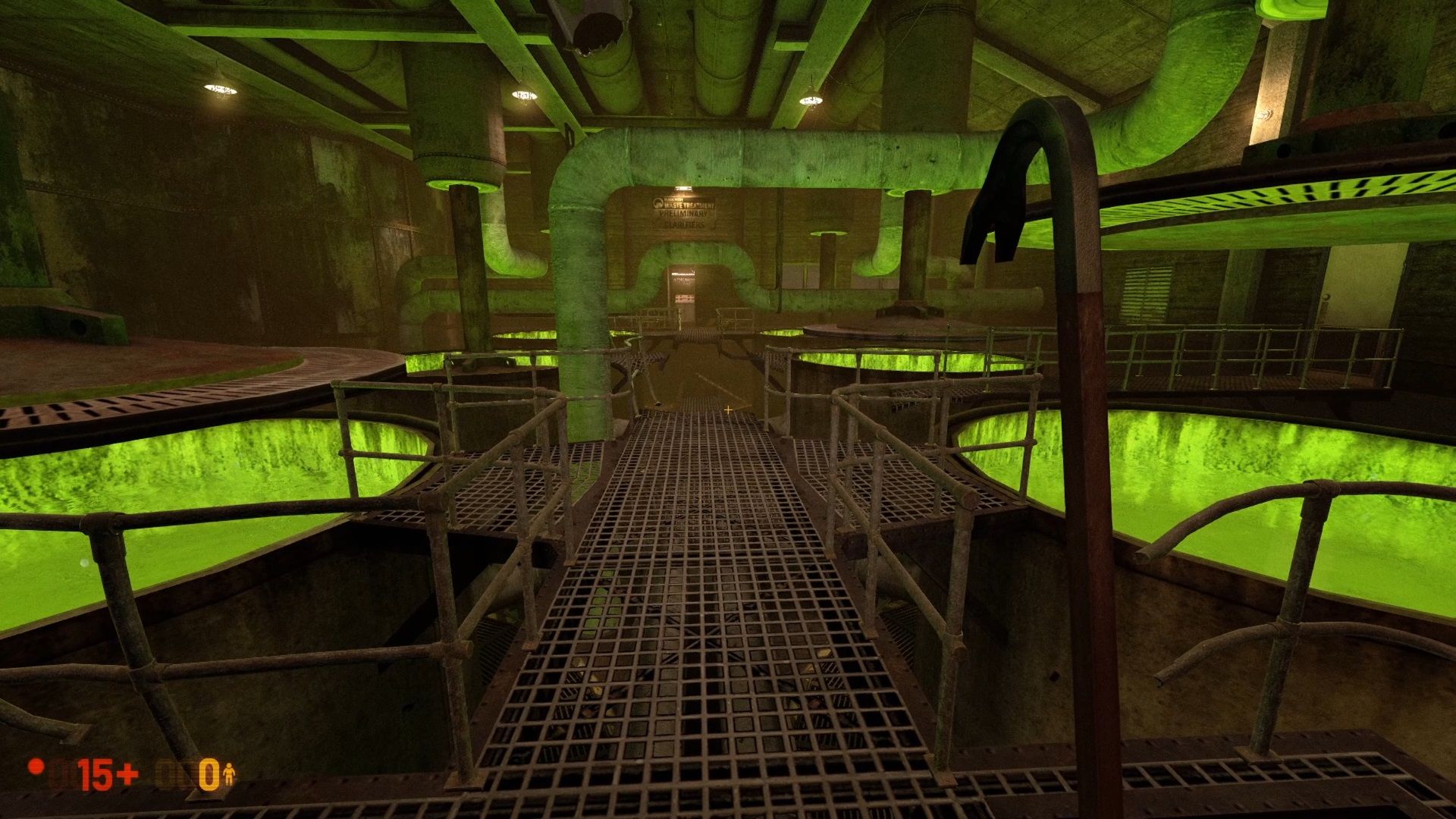1456x819 pixels.
Task: Toggle the hanging lamp on the right pillar
Action: tap(1265, 114)
